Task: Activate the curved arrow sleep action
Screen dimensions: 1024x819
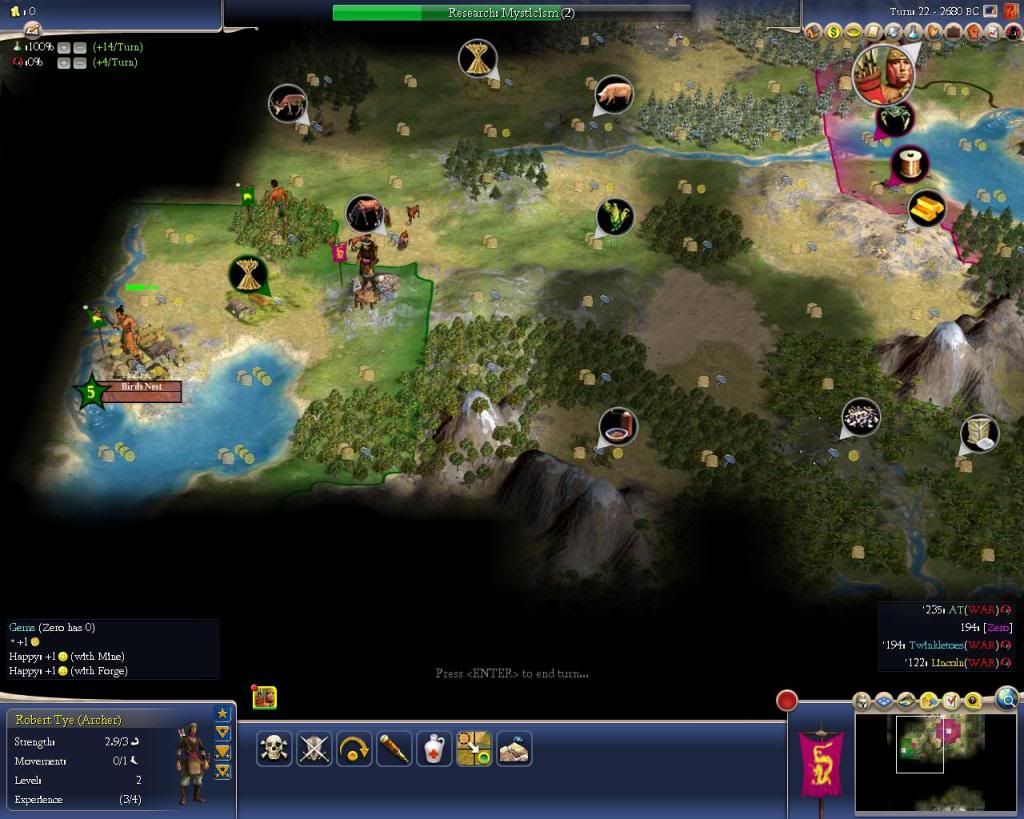Action: 354,748
